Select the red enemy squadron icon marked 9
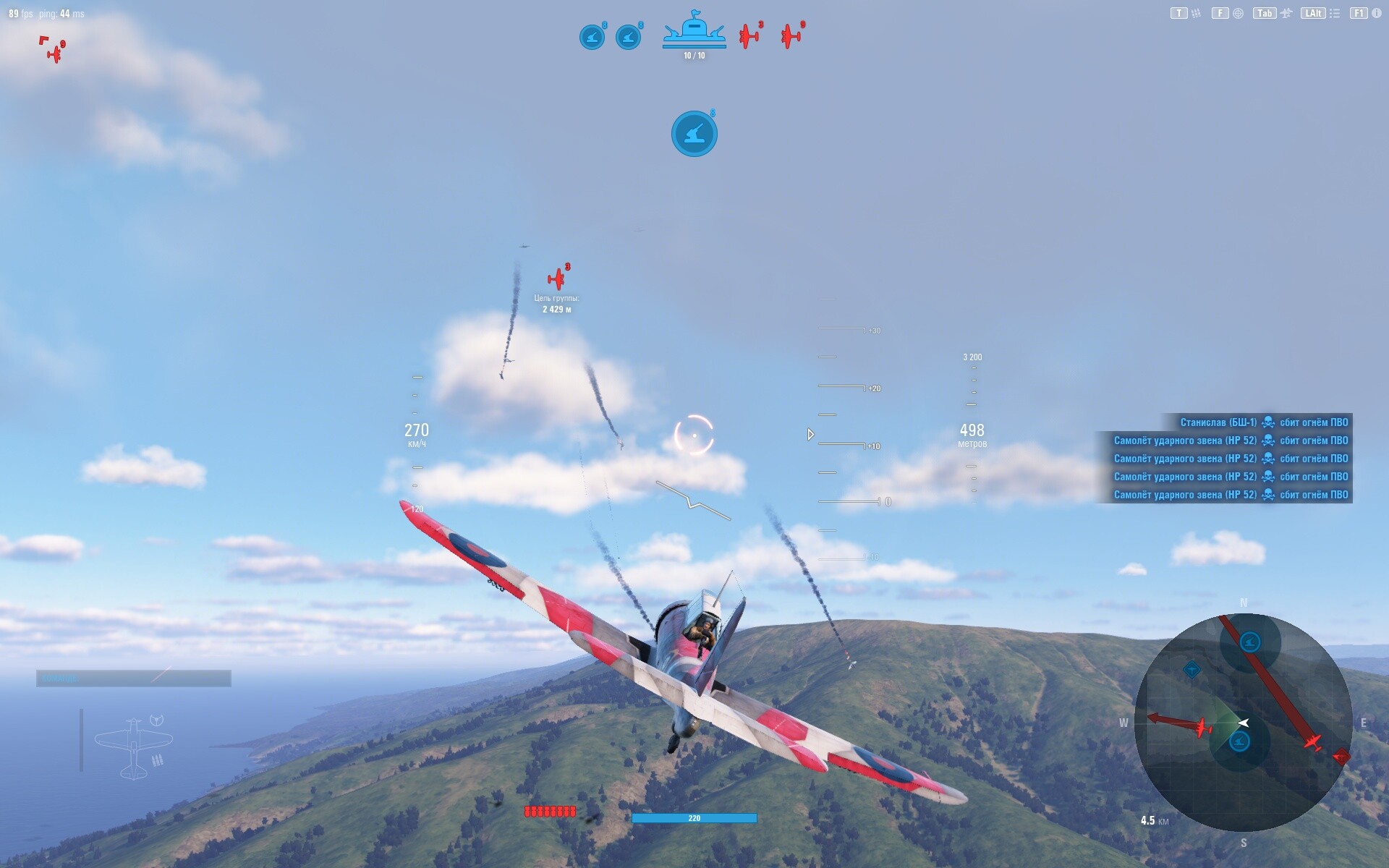Screen dimensions: 1389x868 point(791,36)
